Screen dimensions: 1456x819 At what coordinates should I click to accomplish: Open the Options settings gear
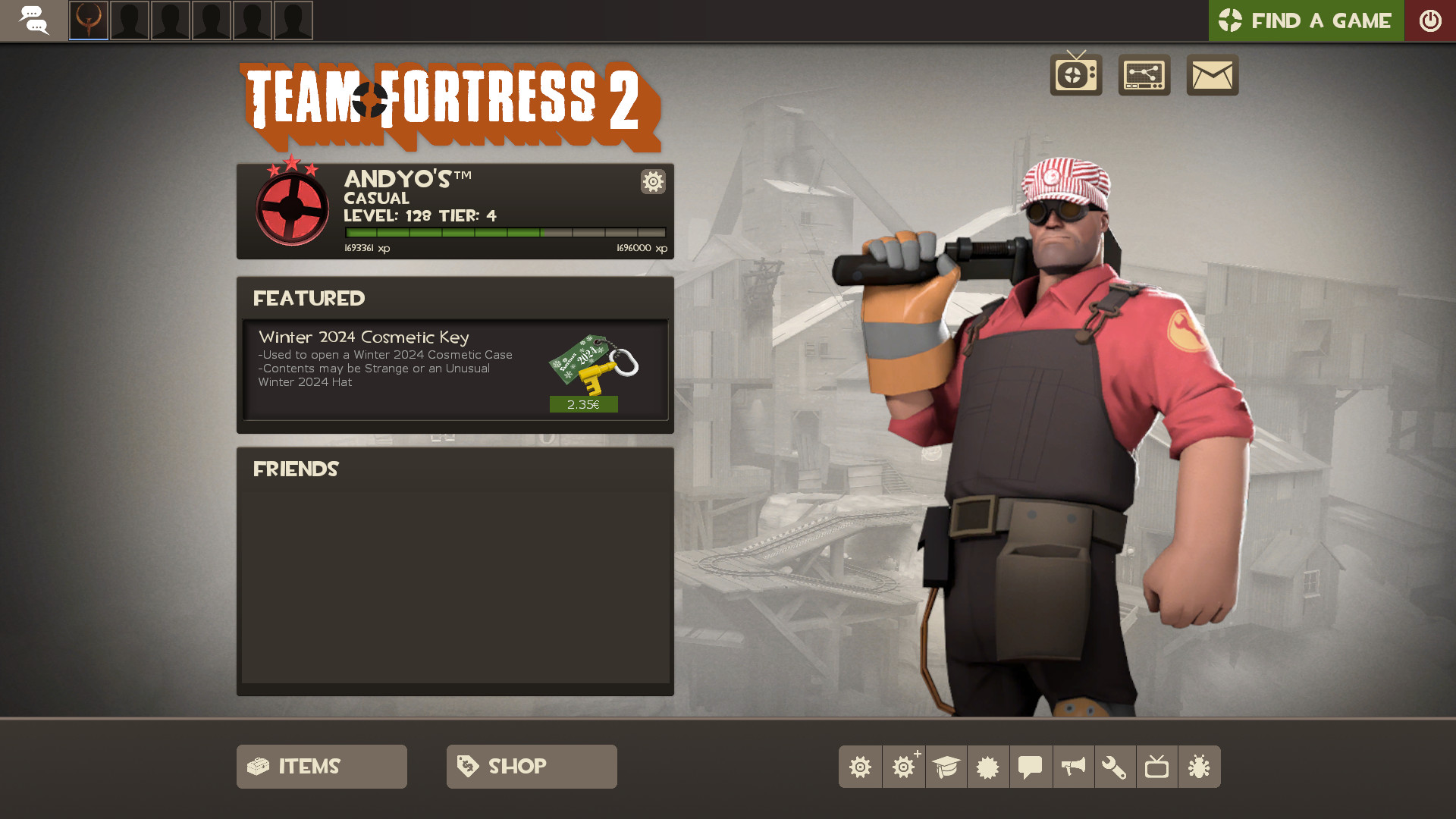pos(860,767)
